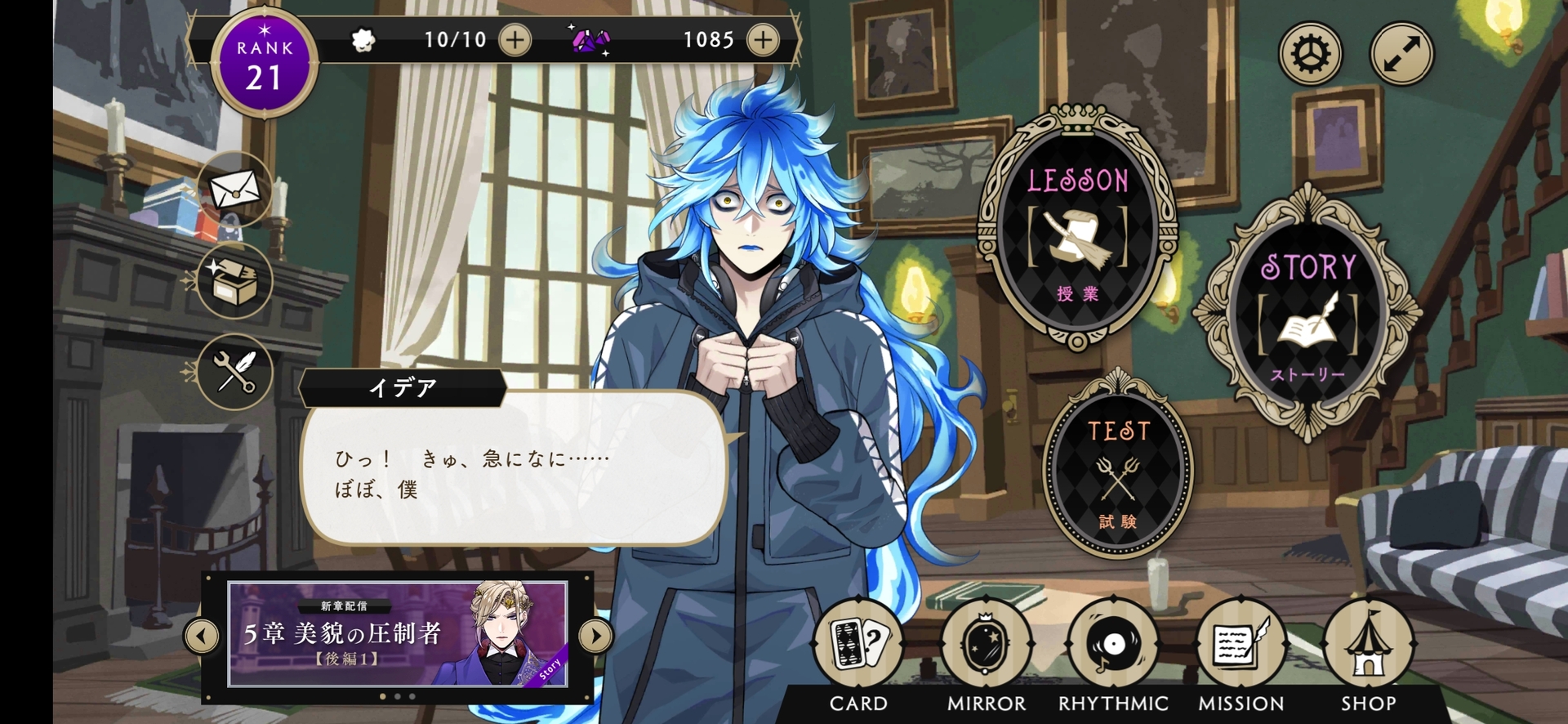The width and height of the screenshot is (1568, 724).
Task: Tap the wrench and quill icon
Action: coord(235,372)
